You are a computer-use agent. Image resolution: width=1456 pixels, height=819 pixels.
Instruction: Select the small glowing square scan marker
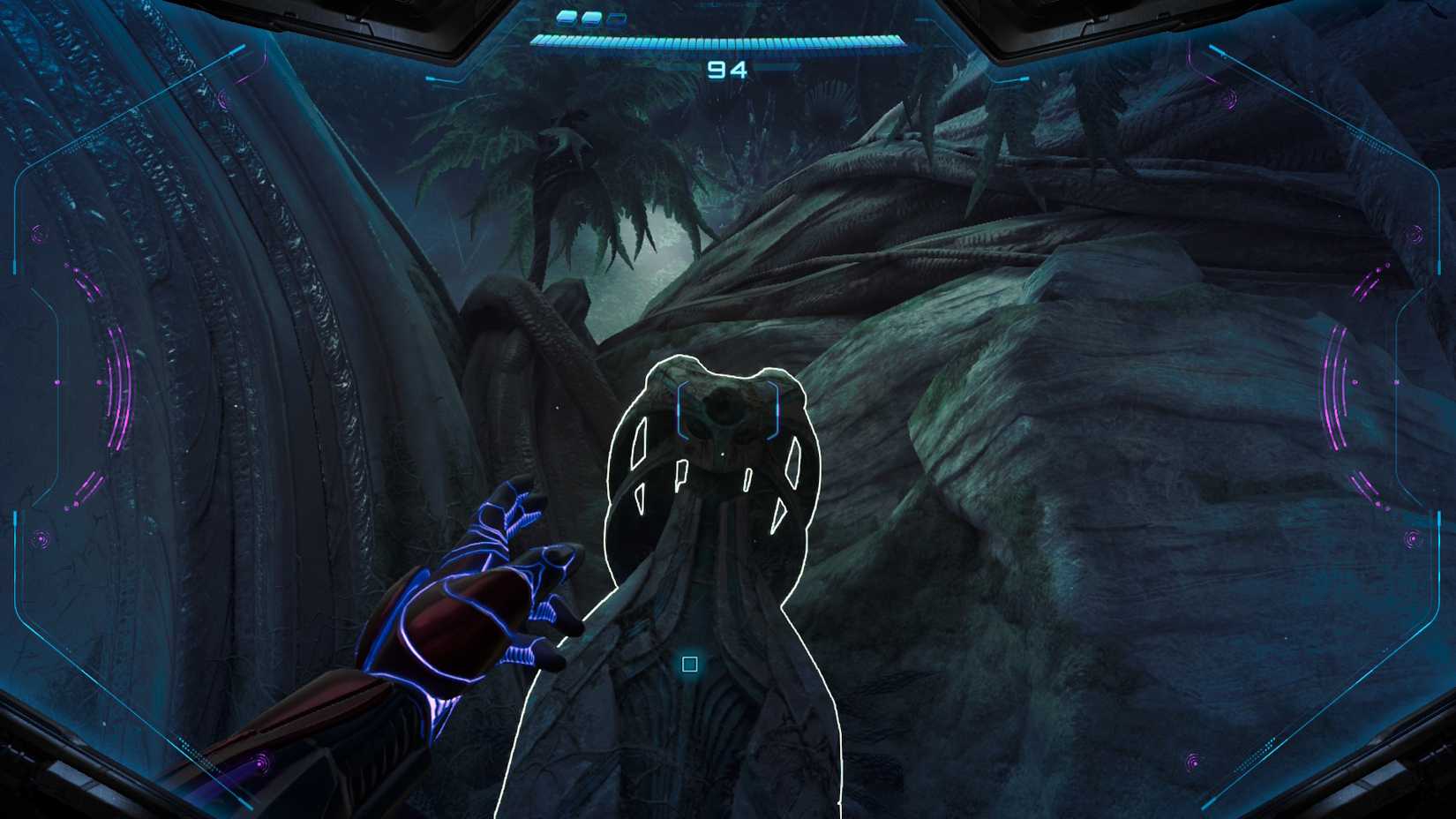[x=690, y=663]
